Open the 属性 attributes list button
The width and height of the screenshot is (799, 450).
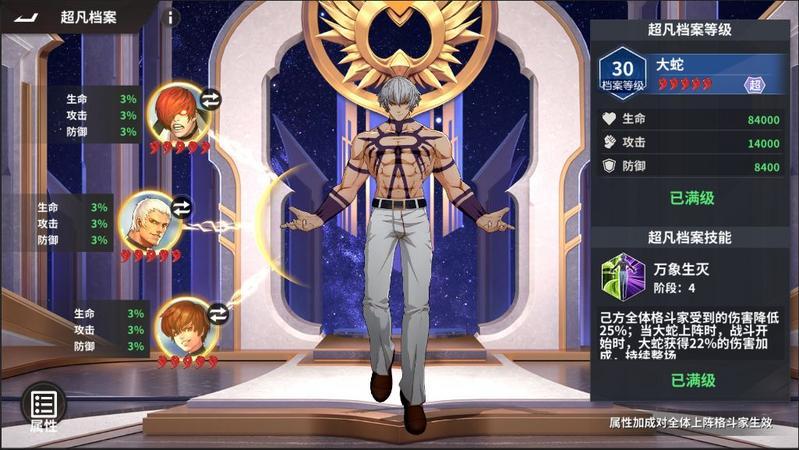(43, 407)
